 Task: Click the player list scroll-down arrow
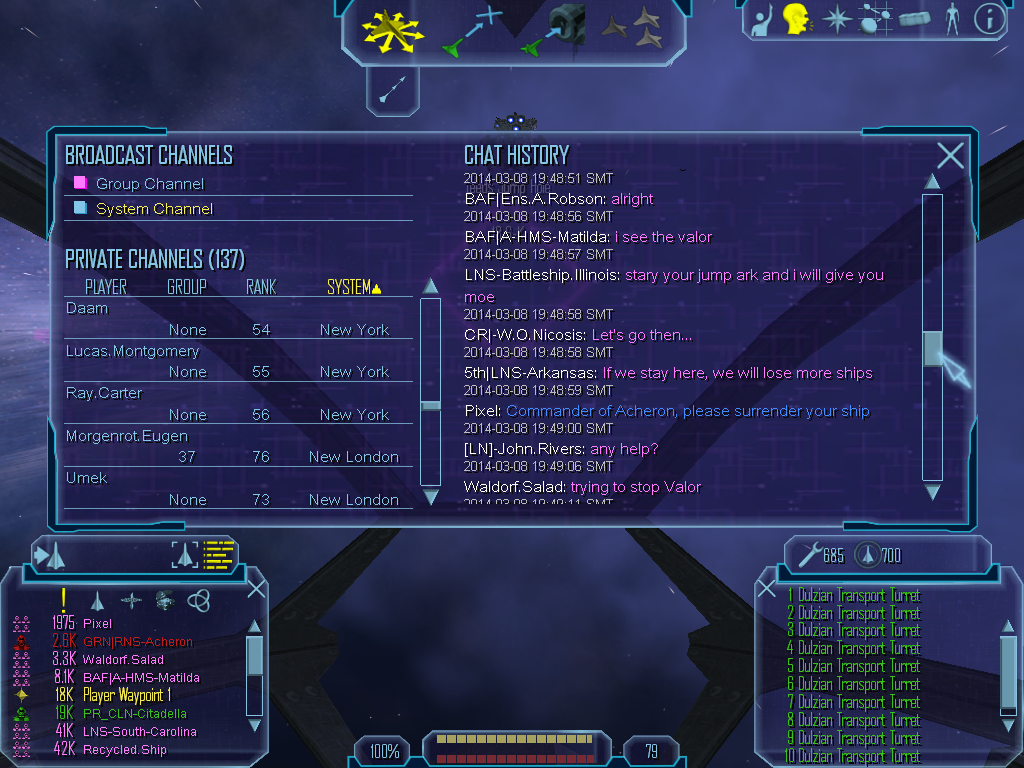click(x=431, y=496)
